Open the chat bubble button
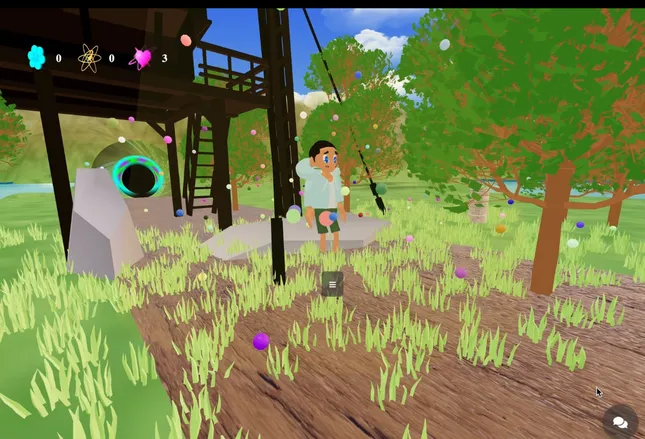This screenshot has width=645, height=439. point(619,422)
